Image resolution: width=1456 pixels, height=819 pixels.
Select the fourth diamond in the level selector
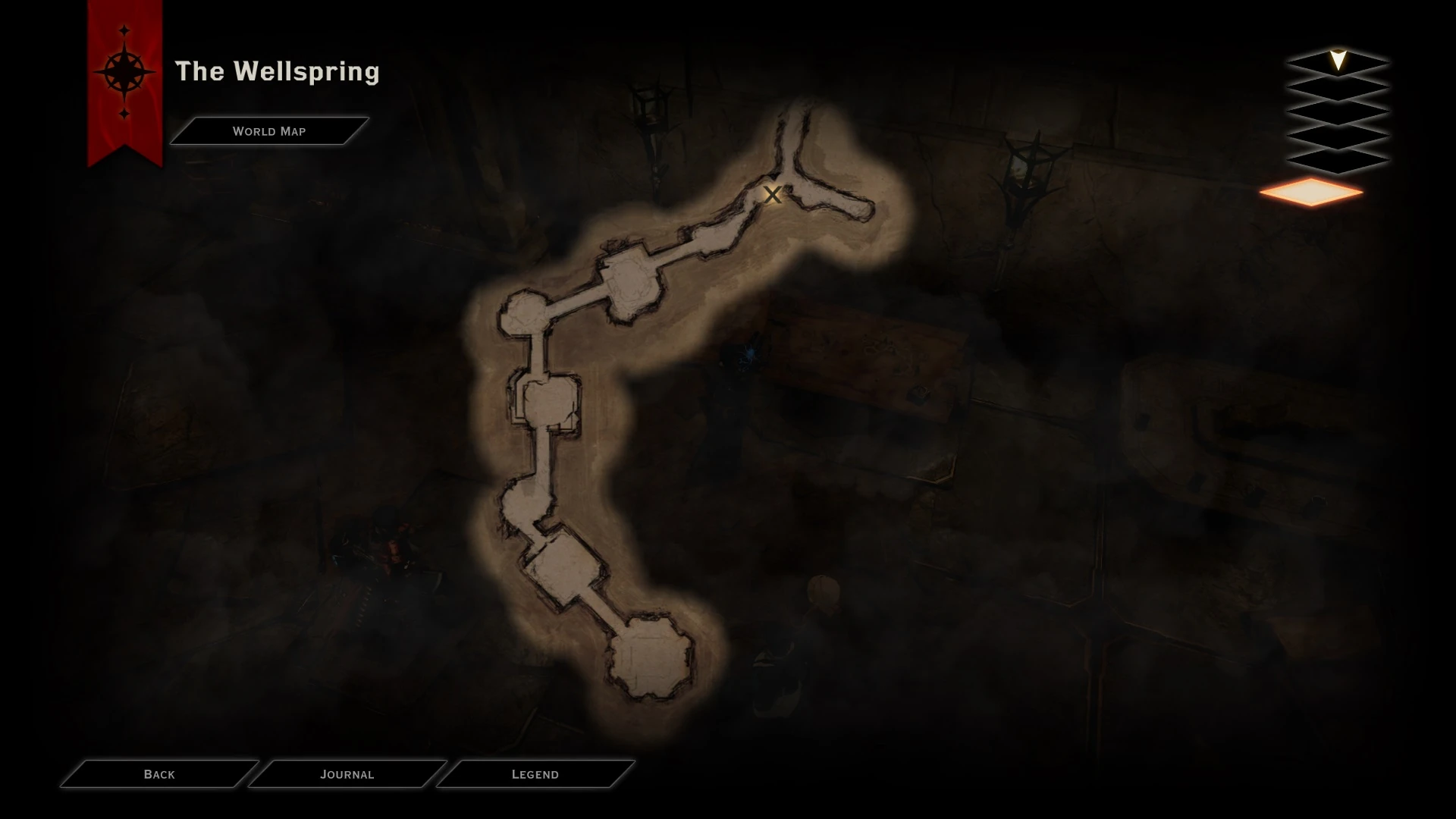point(1338,135)
